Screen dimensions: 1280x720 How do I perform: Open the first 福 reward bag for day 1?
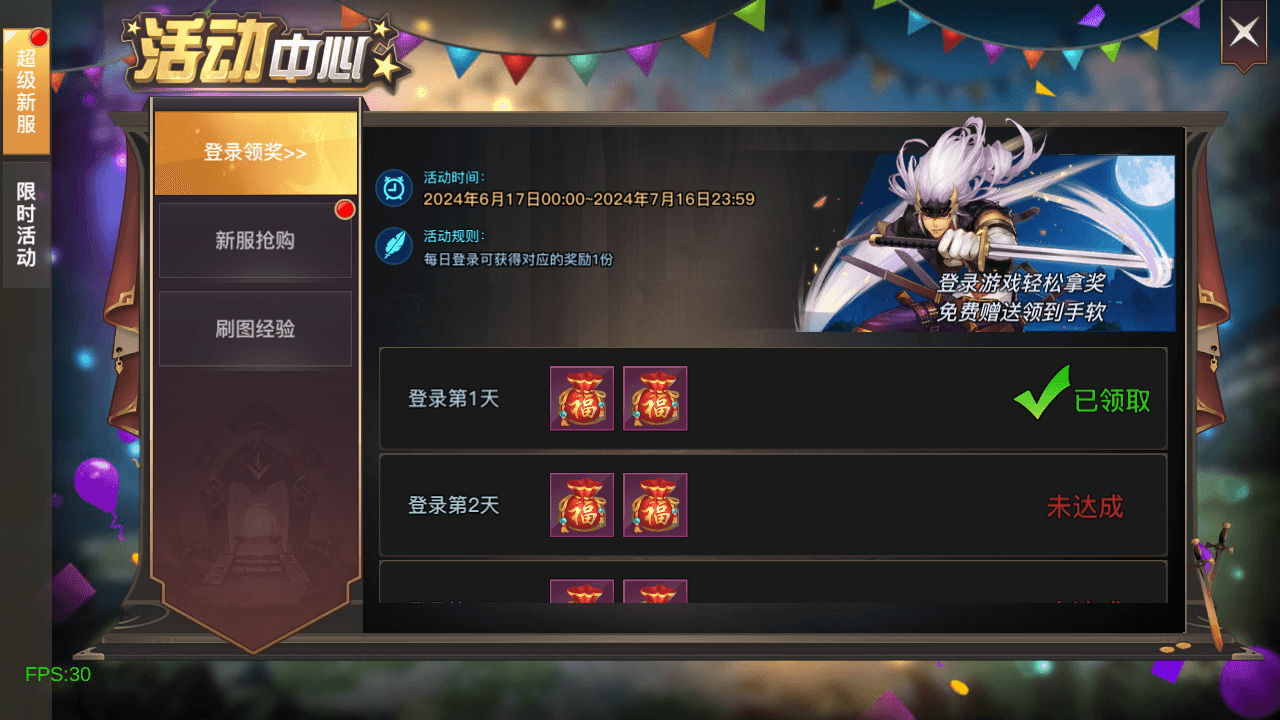pos(581,398)
